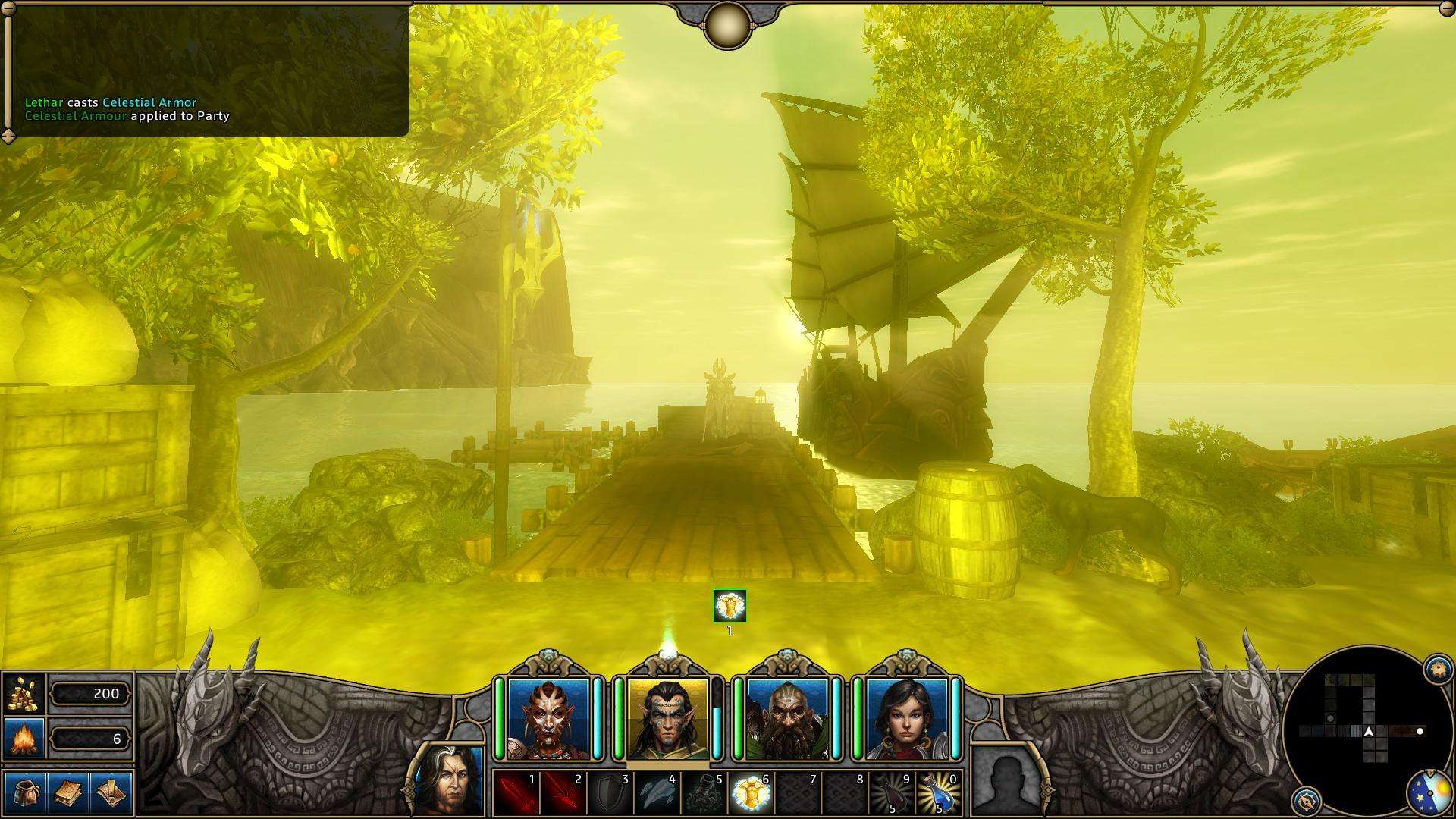
Task: Select the elf with face tattoos portrait
Action: pos(667,718)
